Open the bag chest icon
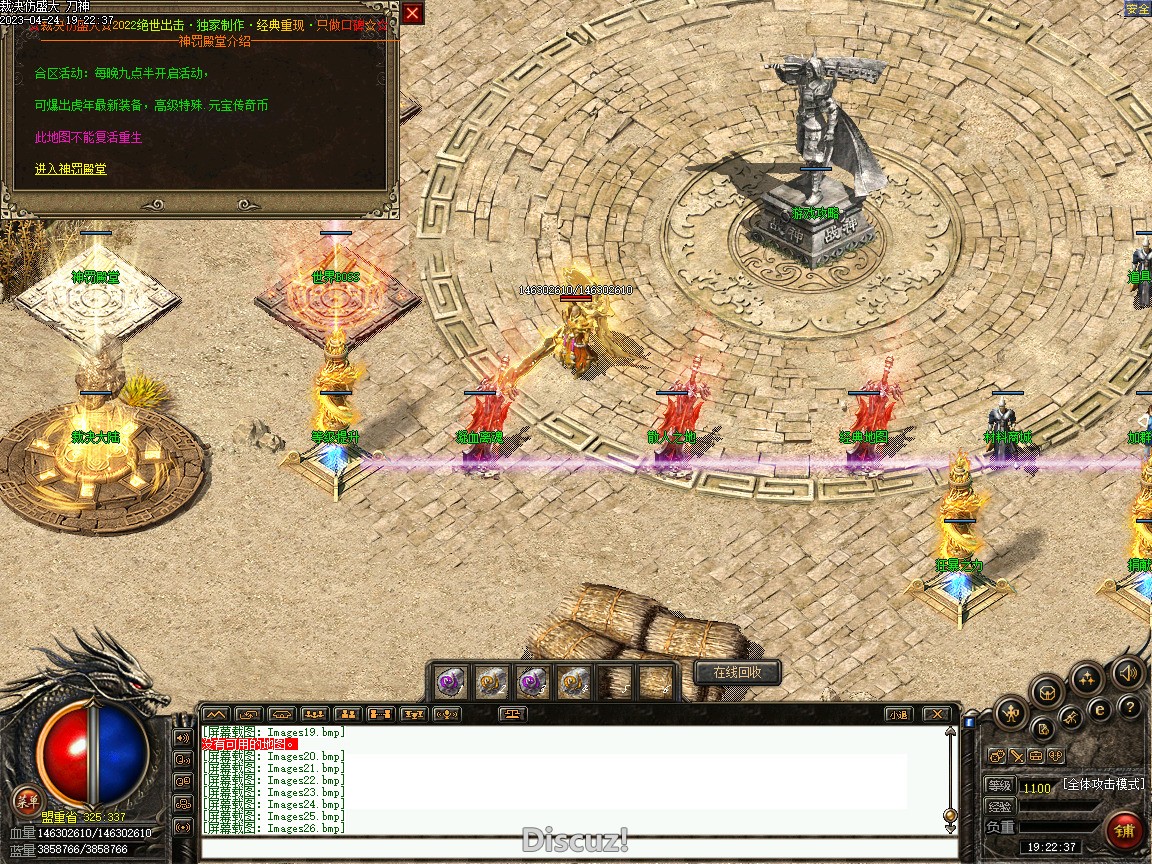 [1046, 691]
